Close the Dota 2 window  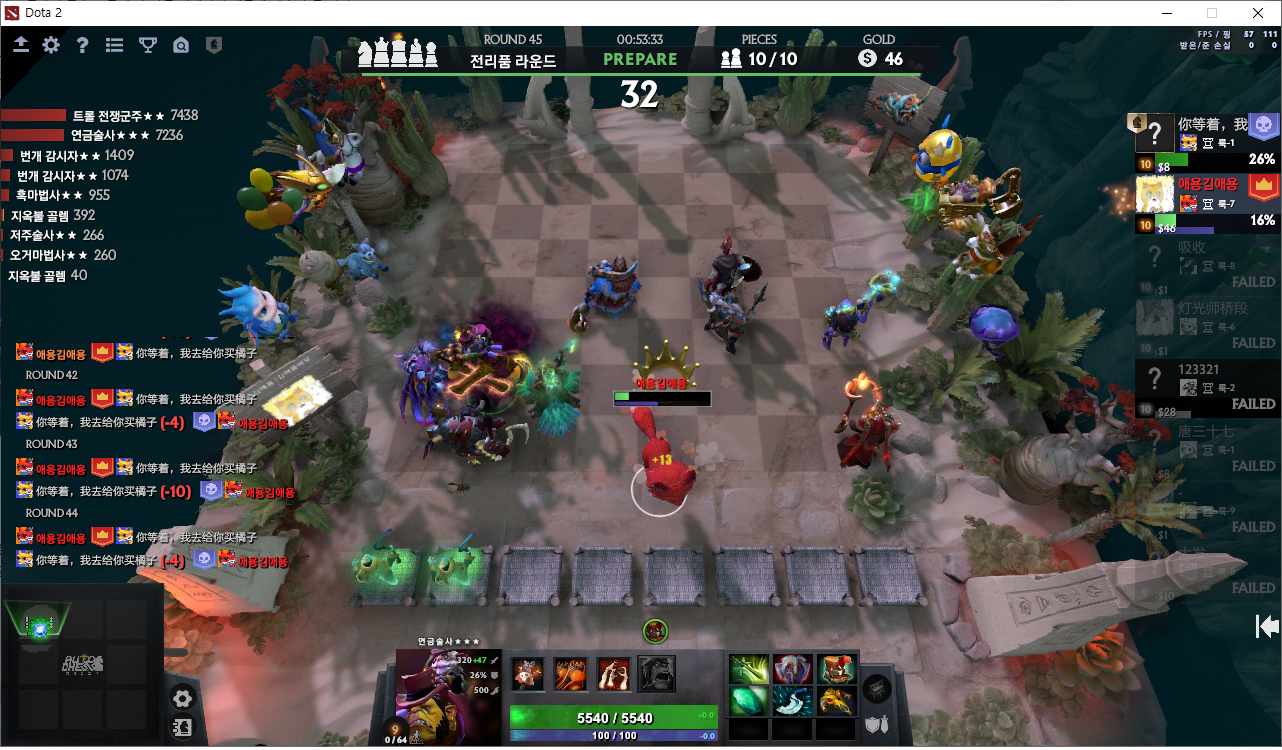tap(1257, 13)
